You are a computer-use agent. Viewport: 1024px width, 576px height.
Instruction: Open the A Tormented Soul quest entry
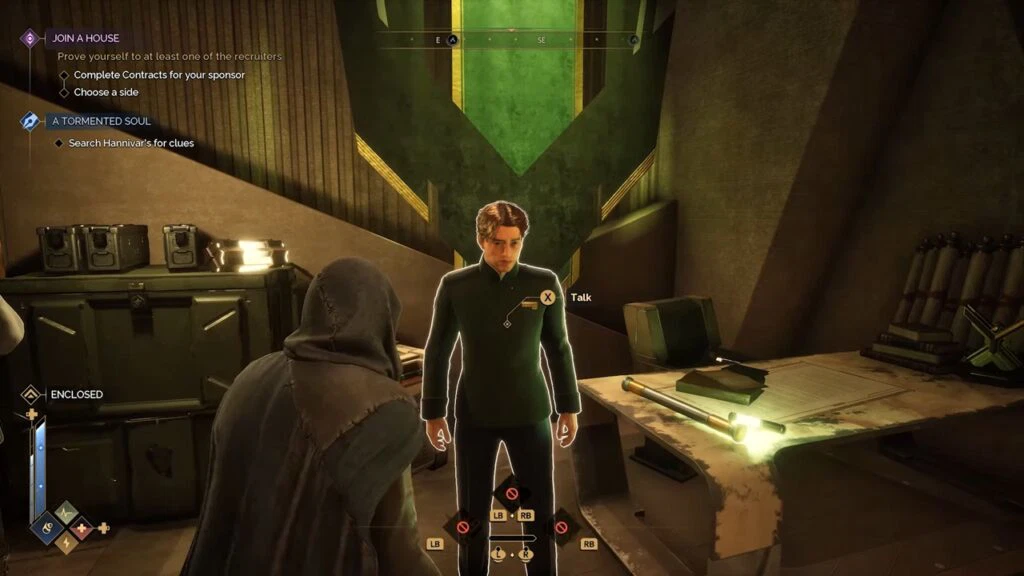100,121
